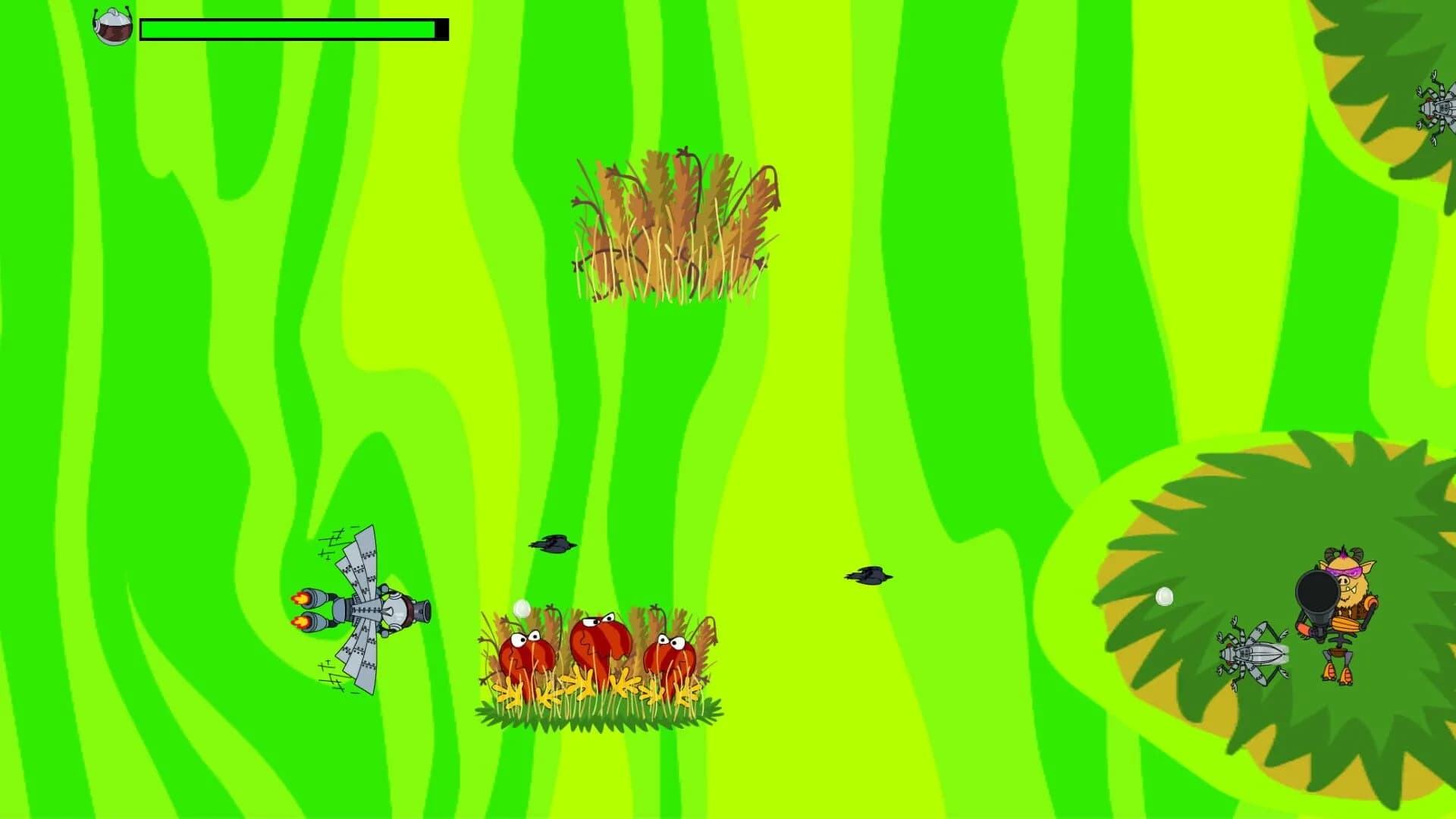Click the green health bar at the top

coord(288,29)
